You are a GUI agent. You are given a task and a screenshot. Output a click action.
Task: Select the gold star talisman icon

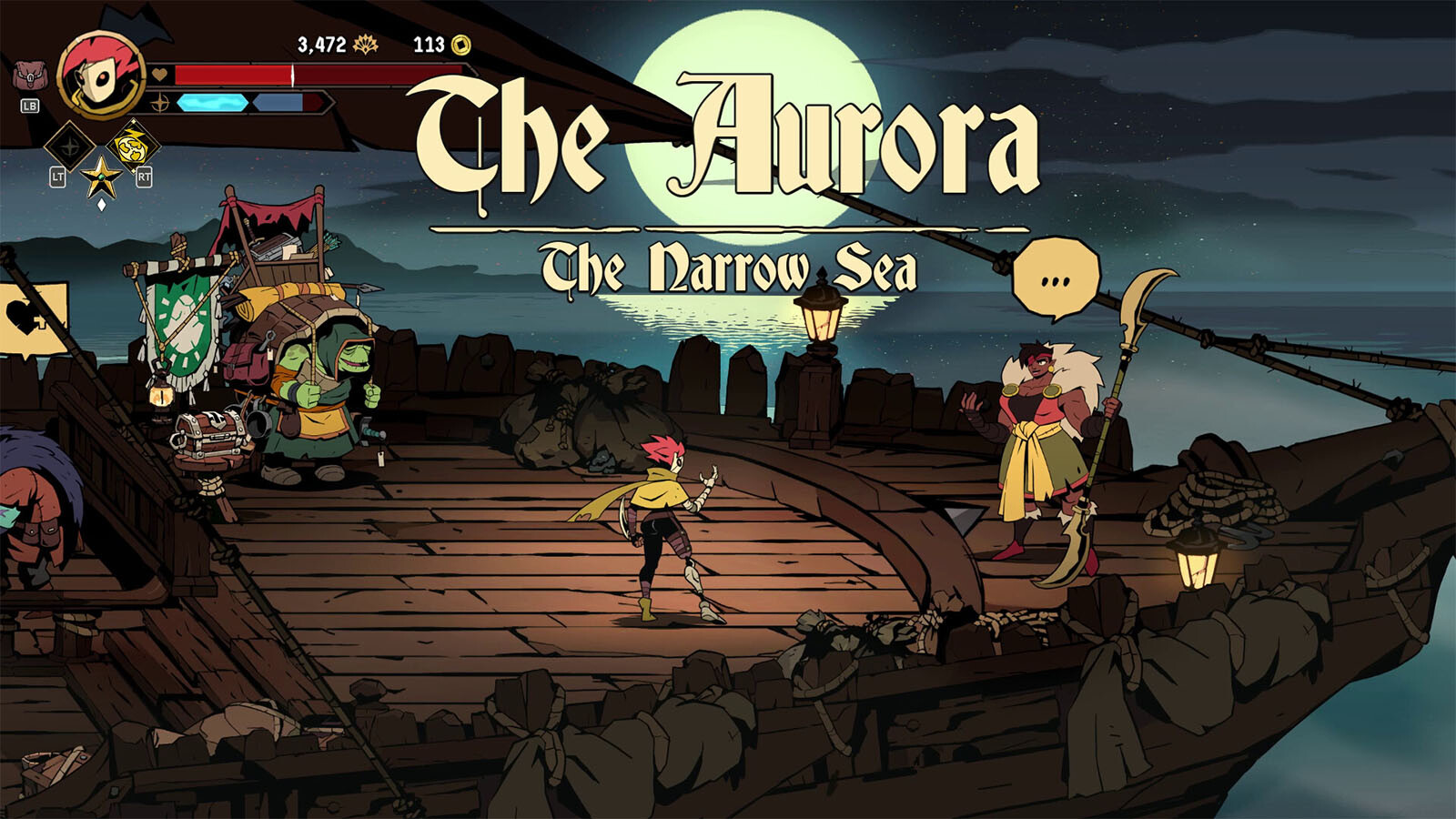pos(101,177)
